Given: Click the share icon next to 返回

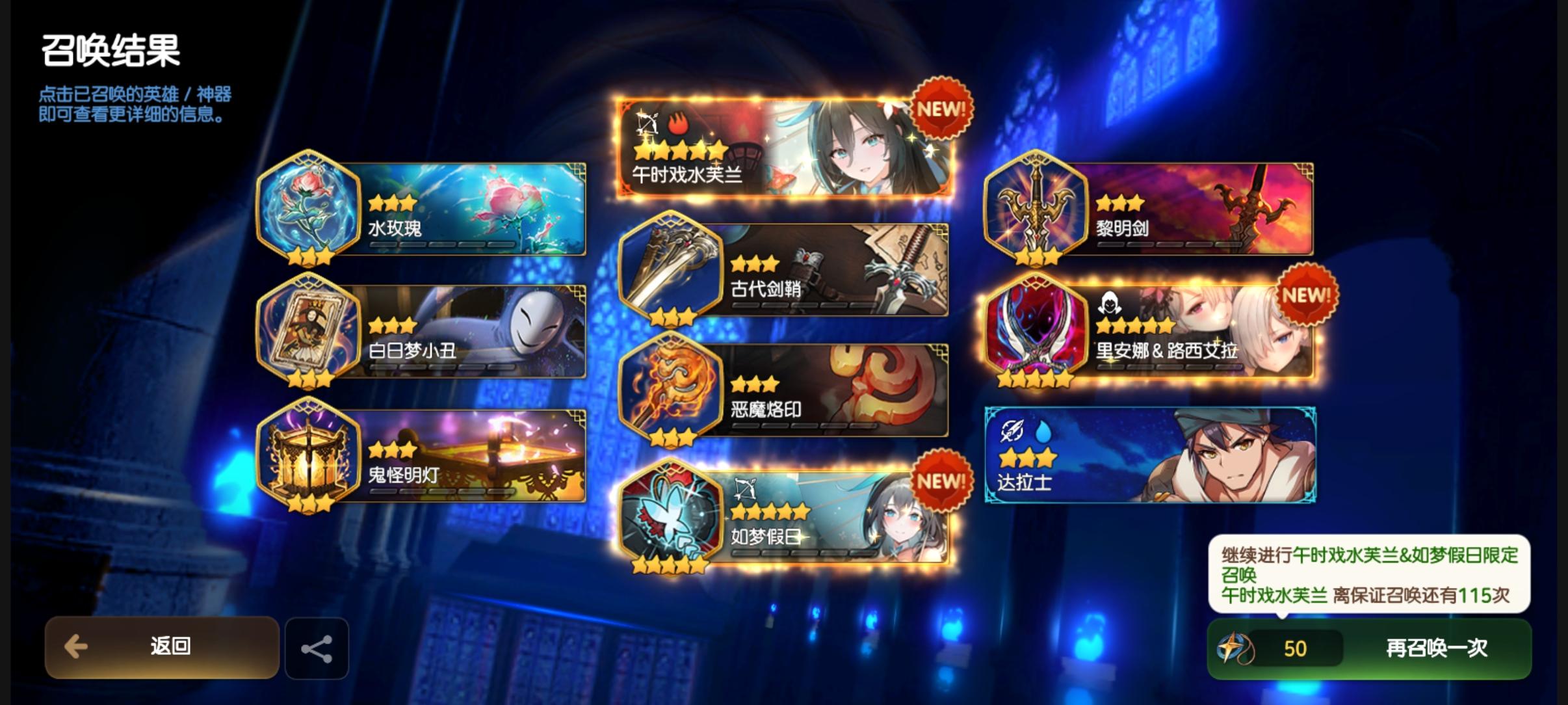Looking at the screenshot, I should [317, 648].
